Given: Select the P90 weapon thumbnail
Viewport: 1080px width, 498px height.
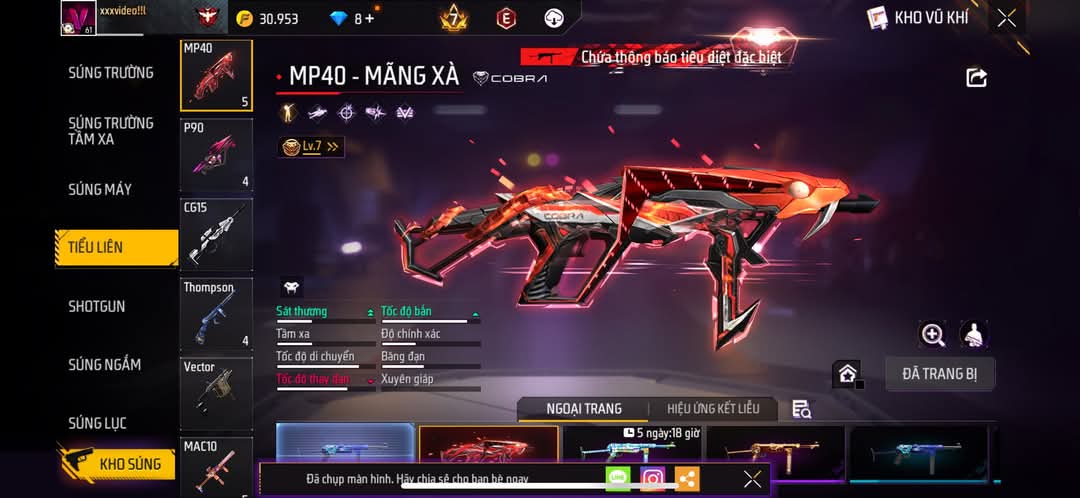Looking at the screenshot, I should [x=216, y=155].
